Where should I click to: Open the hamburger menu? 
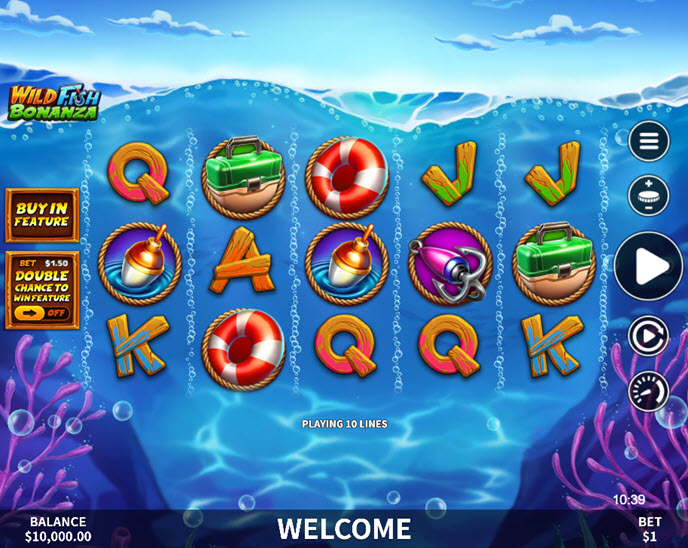coord(648,141)
